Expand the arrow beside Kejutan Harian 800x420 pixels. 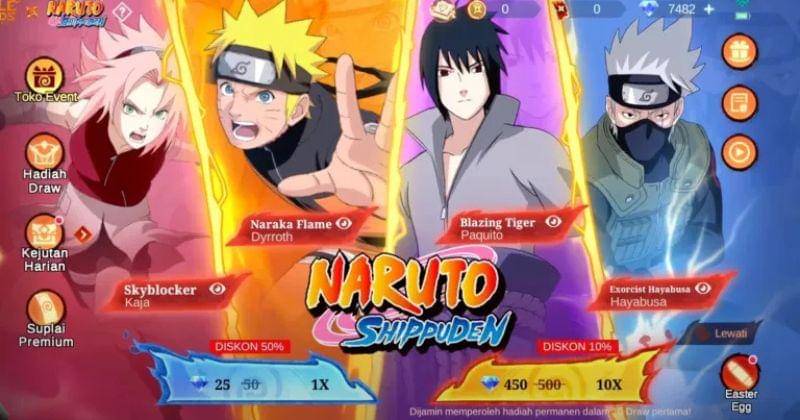[83, 234]
